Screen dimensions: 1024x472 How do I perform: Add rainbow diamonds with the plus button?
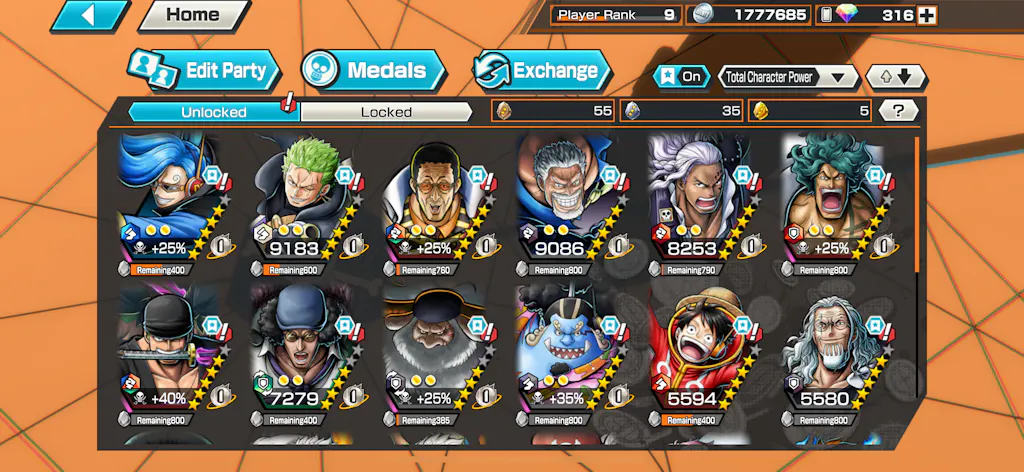[927, 15]
